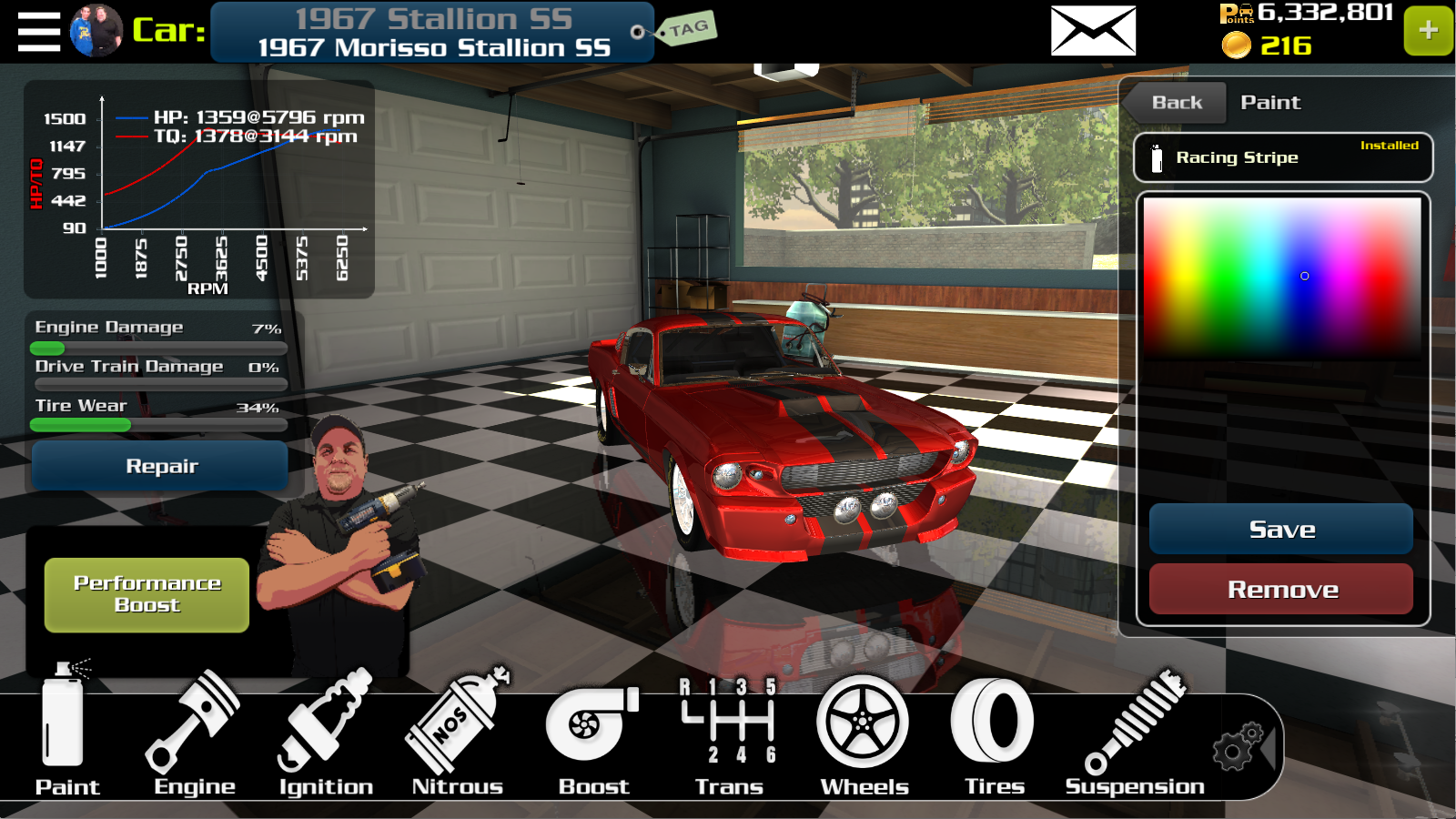Switch to the Trans upgrades
1456x819 pixels.
pos(729,733)
